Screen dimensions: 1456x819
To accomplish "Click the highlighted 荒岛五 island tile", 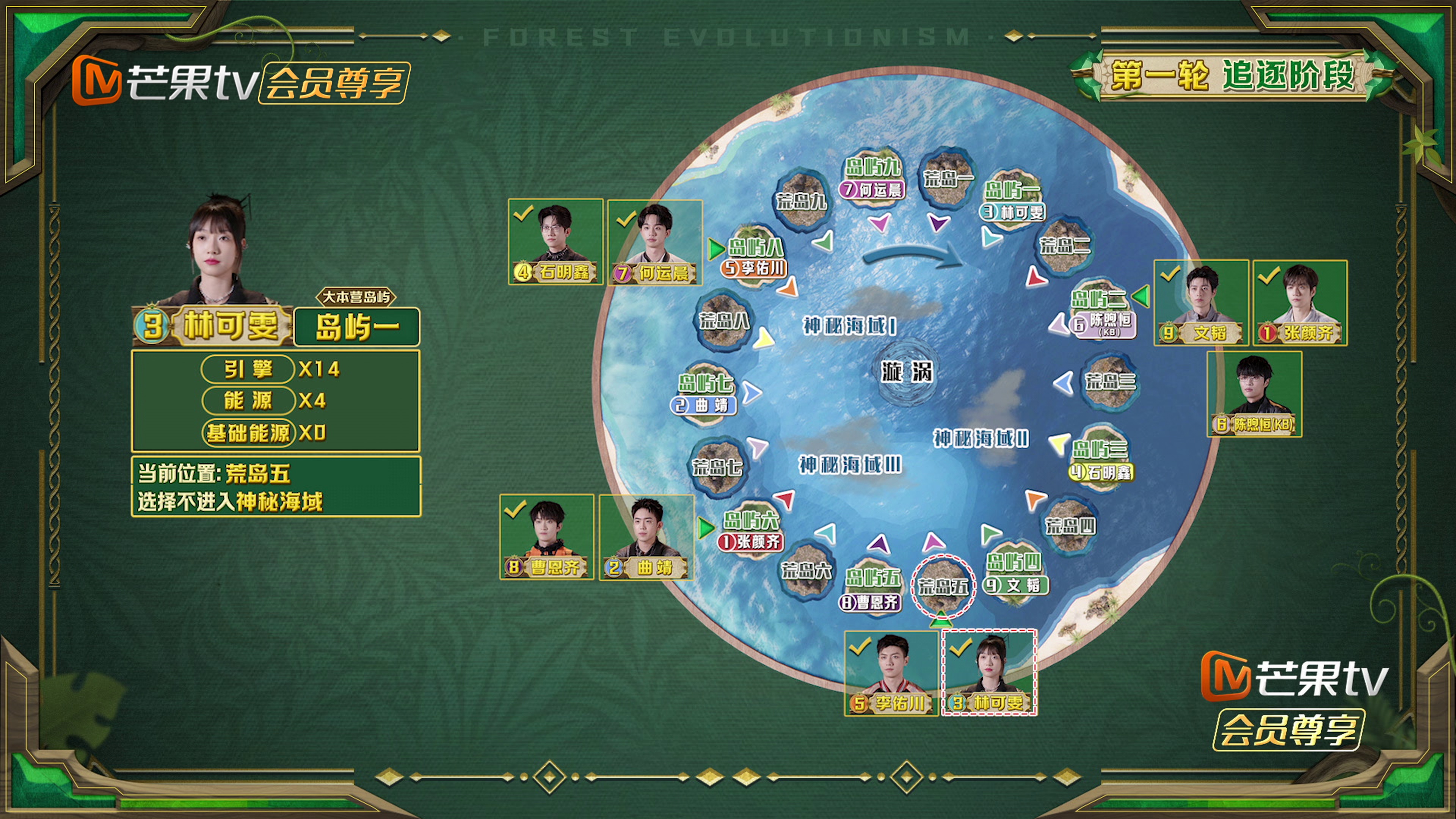I will [x=943, y=585].
